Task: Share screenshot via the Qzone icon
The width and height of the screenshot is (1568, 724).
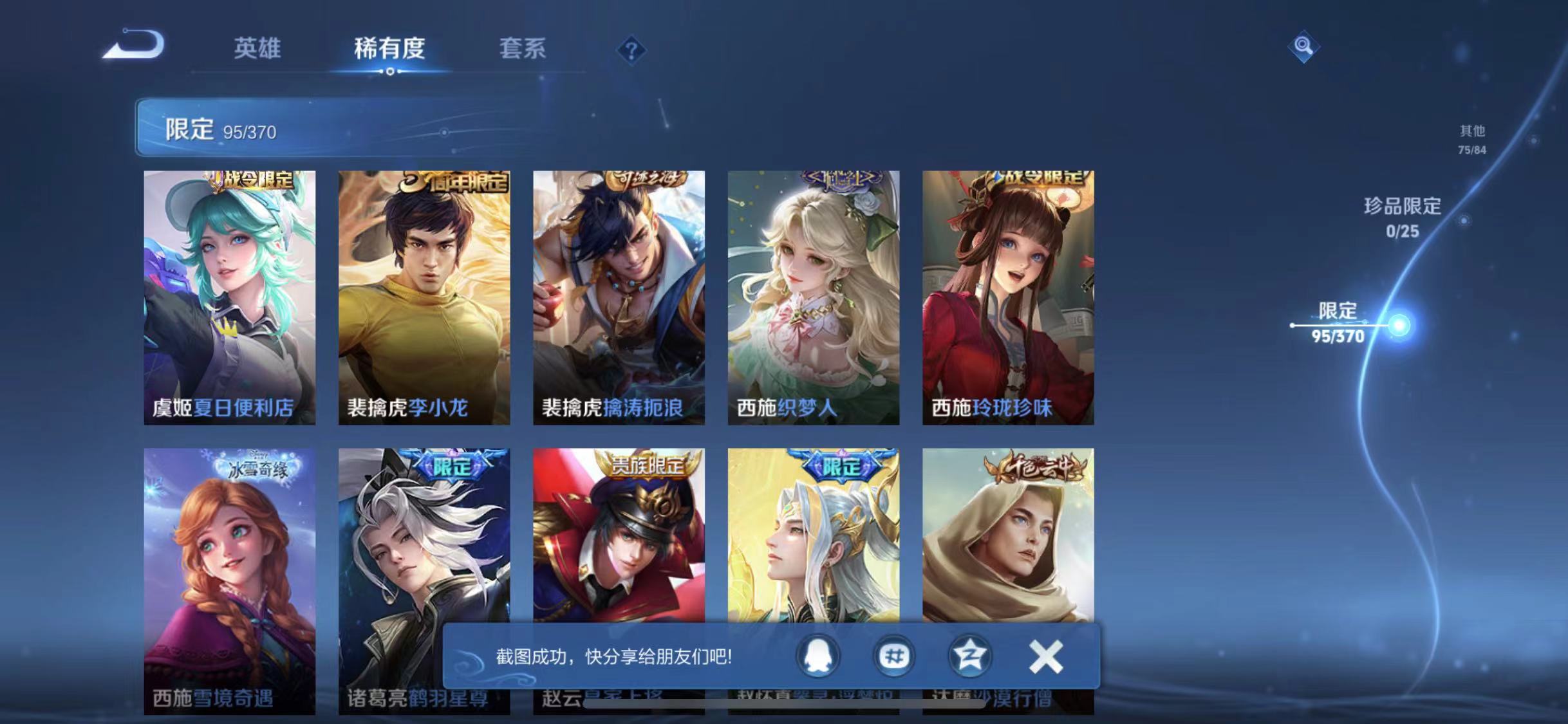Action: coord(969,657)
